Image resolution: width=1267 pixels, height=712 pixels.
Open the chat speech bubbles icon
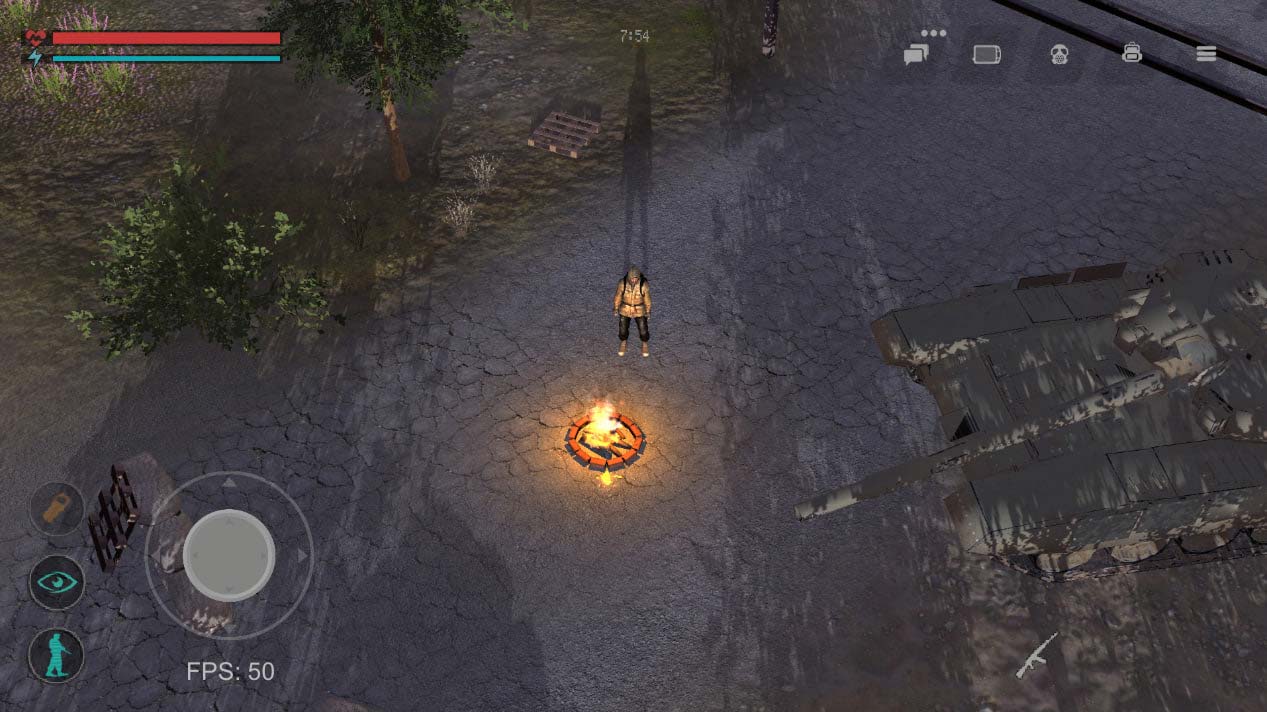tap(916, 54)
